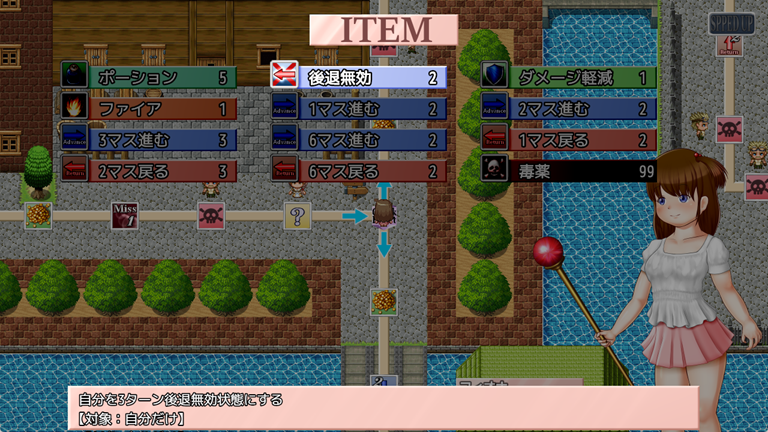Choose the ファイア item

[149, 108]
